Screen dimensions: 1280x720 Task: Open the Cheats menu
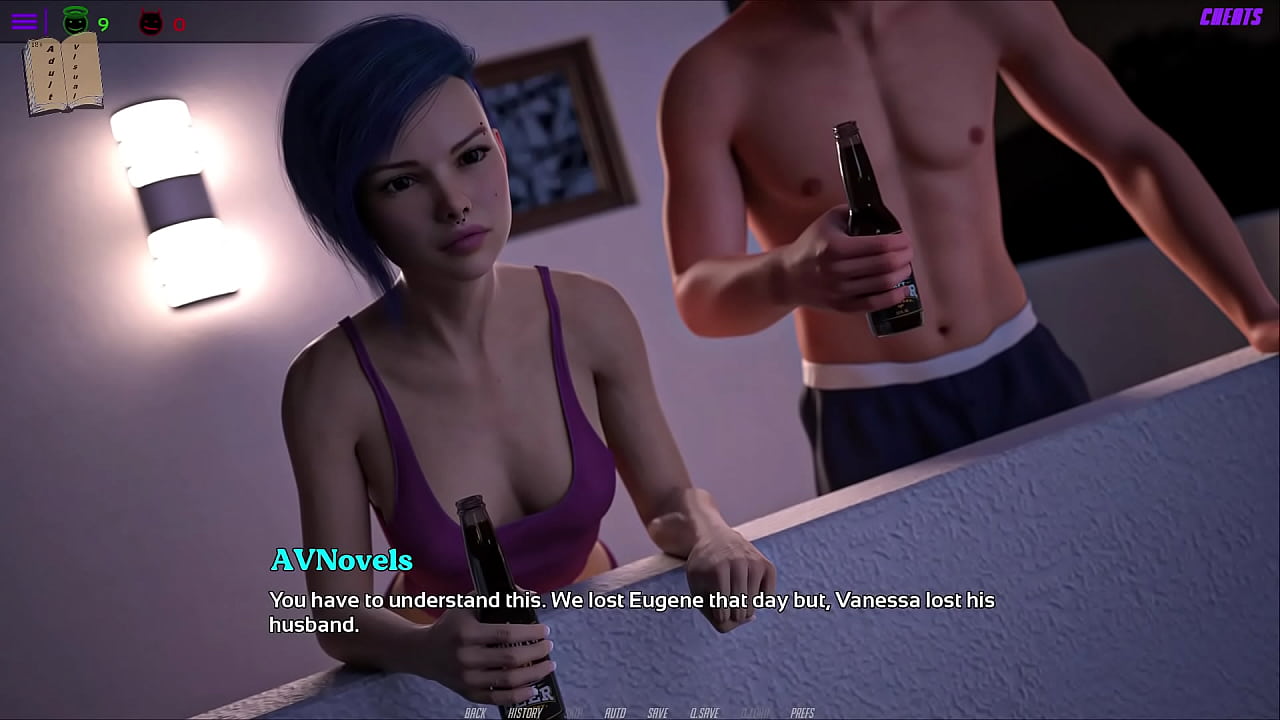(x=1231, y=17)
